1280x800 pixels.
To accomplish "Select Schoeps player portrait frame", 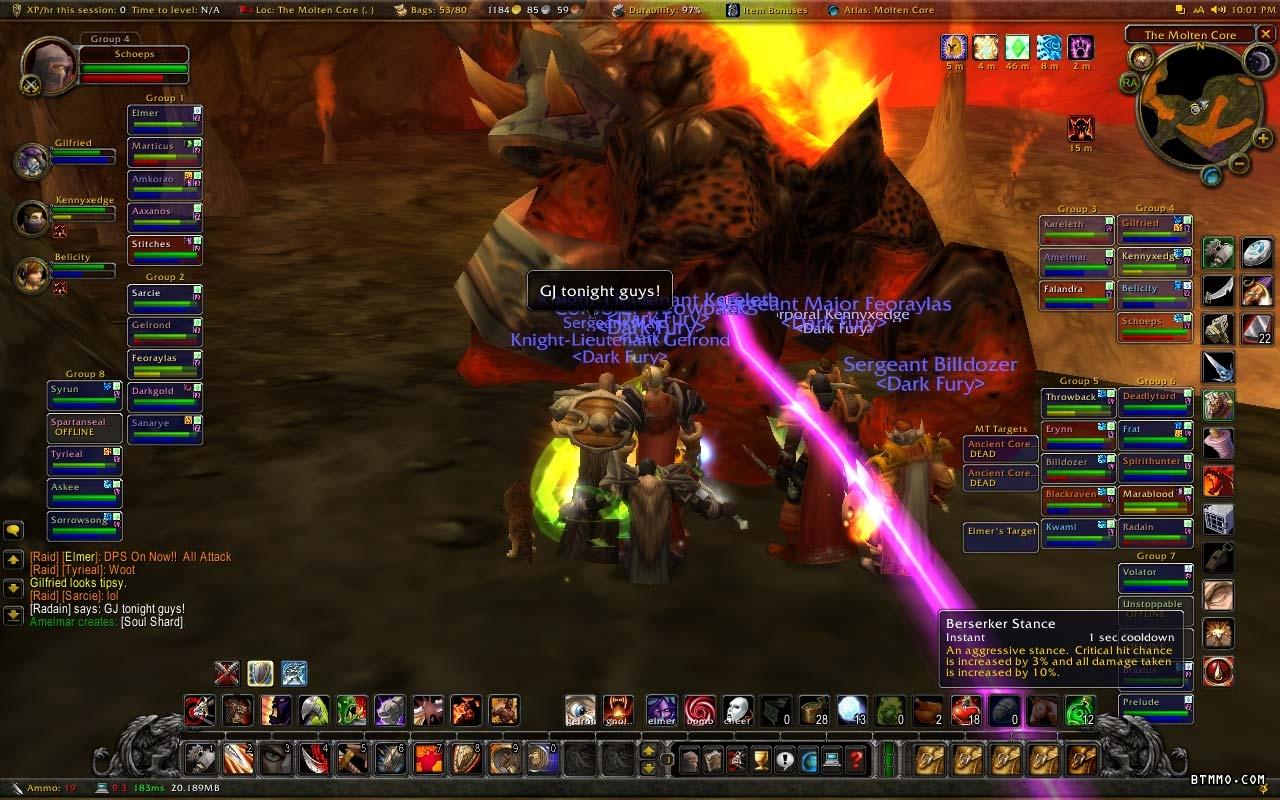I will tap(48, 66).
